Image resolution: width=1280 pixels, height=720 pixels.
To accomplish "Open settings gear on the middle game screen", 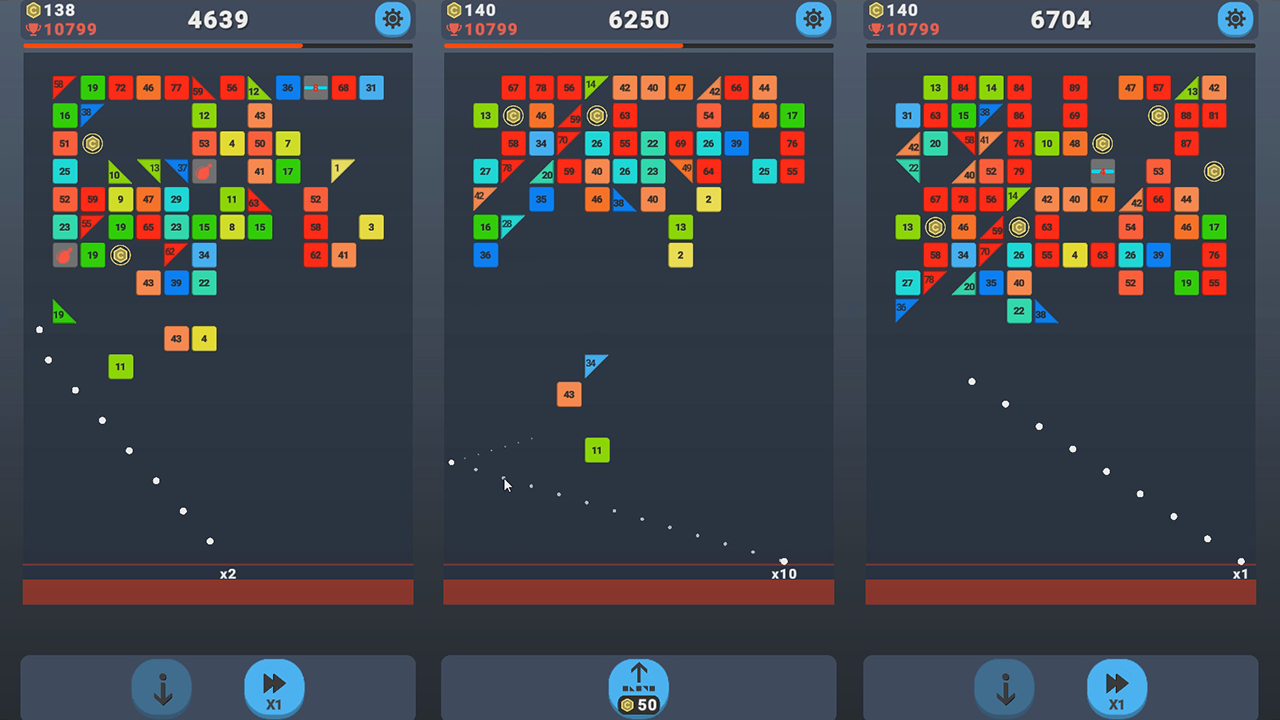I will pos(813,19).
